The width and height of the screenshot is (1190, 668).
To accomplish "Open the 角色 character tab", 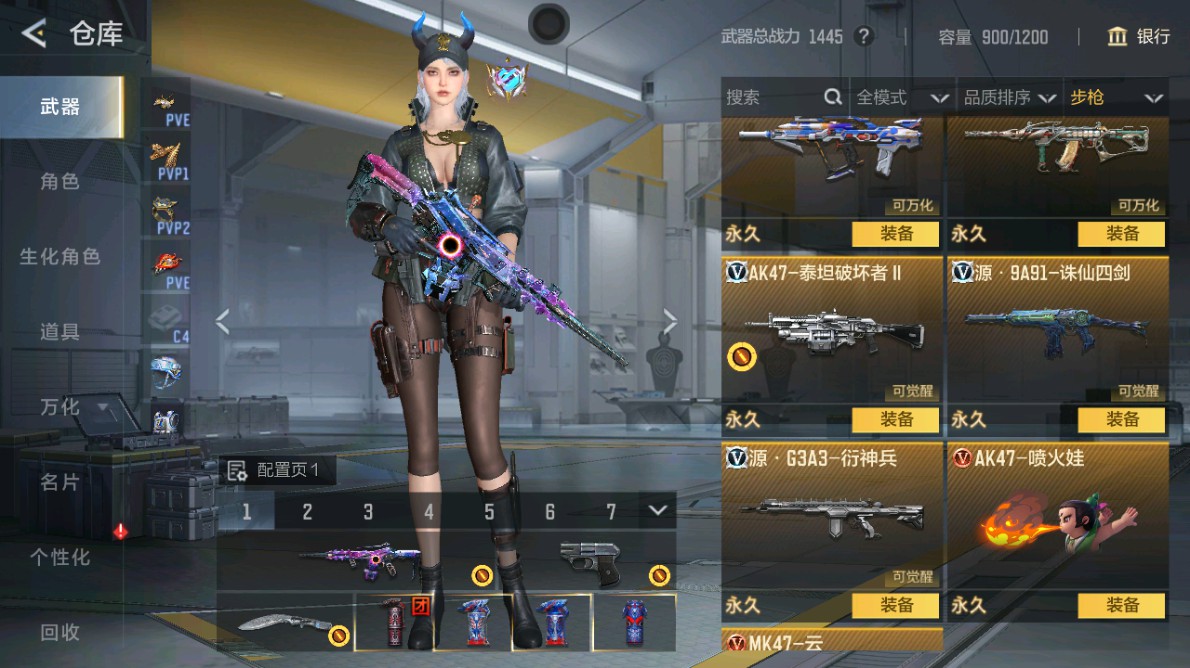I will point(60,182).
